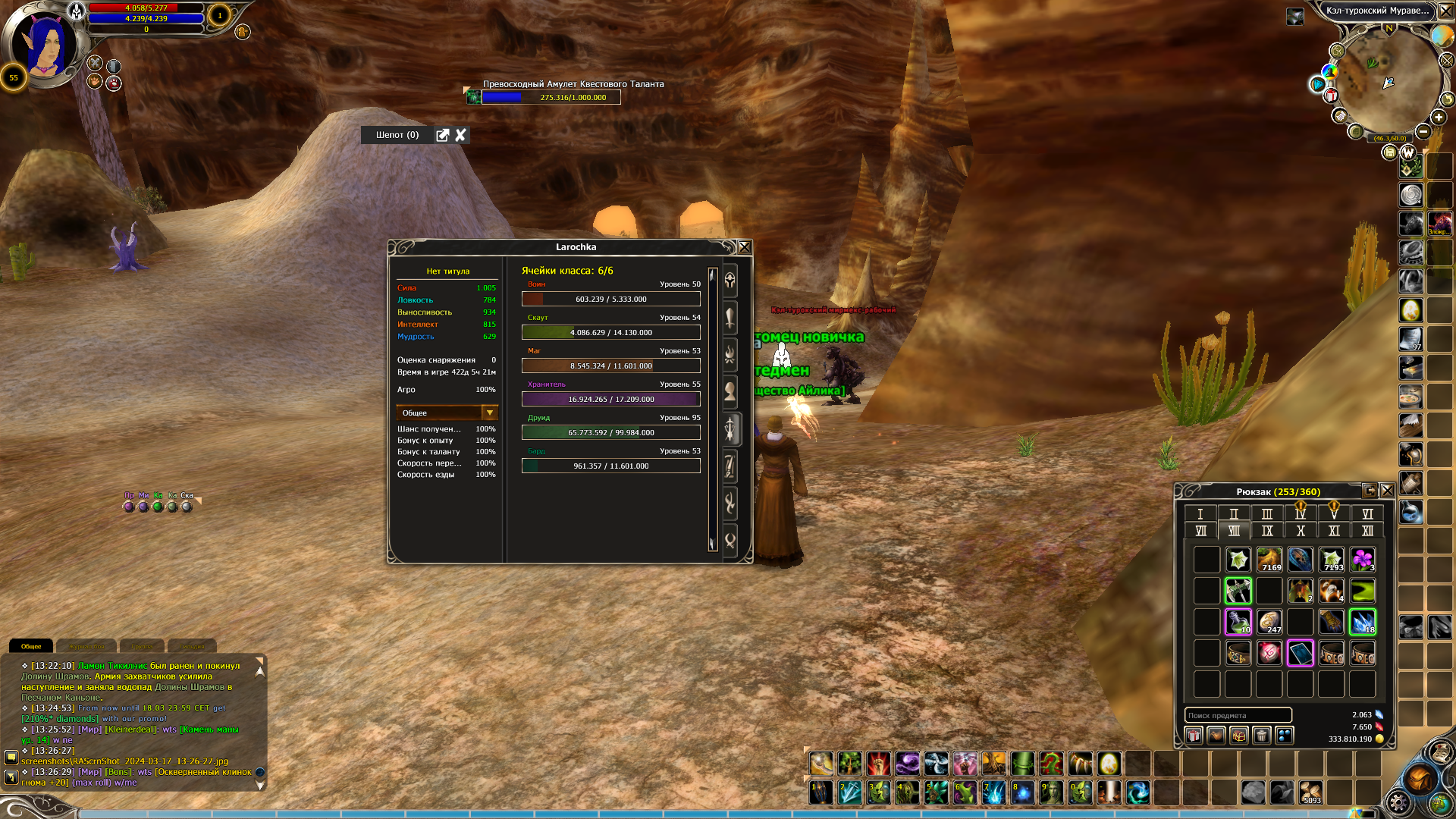
Task: Close the Шепот whisper window
Action: point(460,135)
